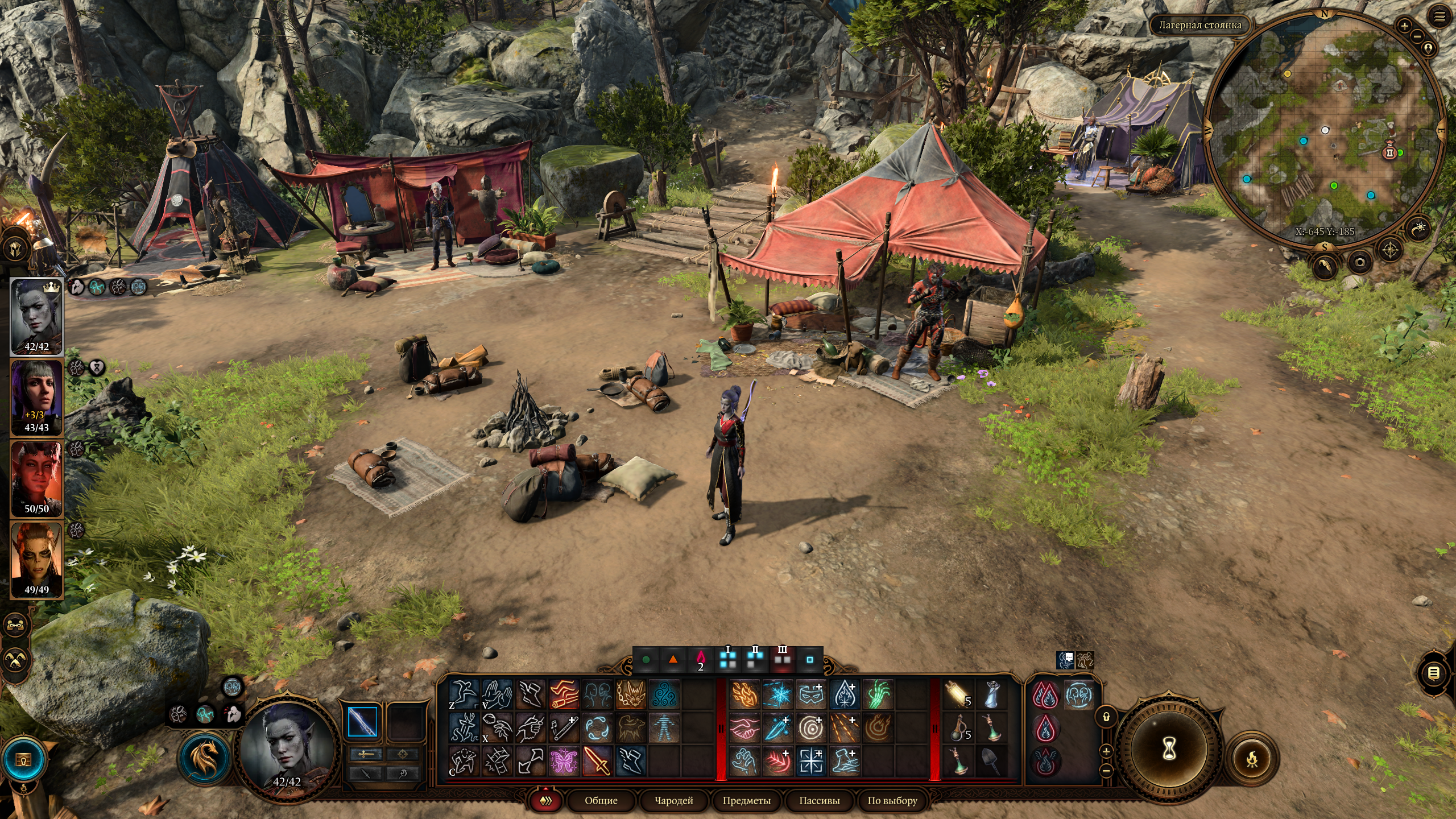
Task: Switch to the По выбору tab
Action: (x=892, y=800)
